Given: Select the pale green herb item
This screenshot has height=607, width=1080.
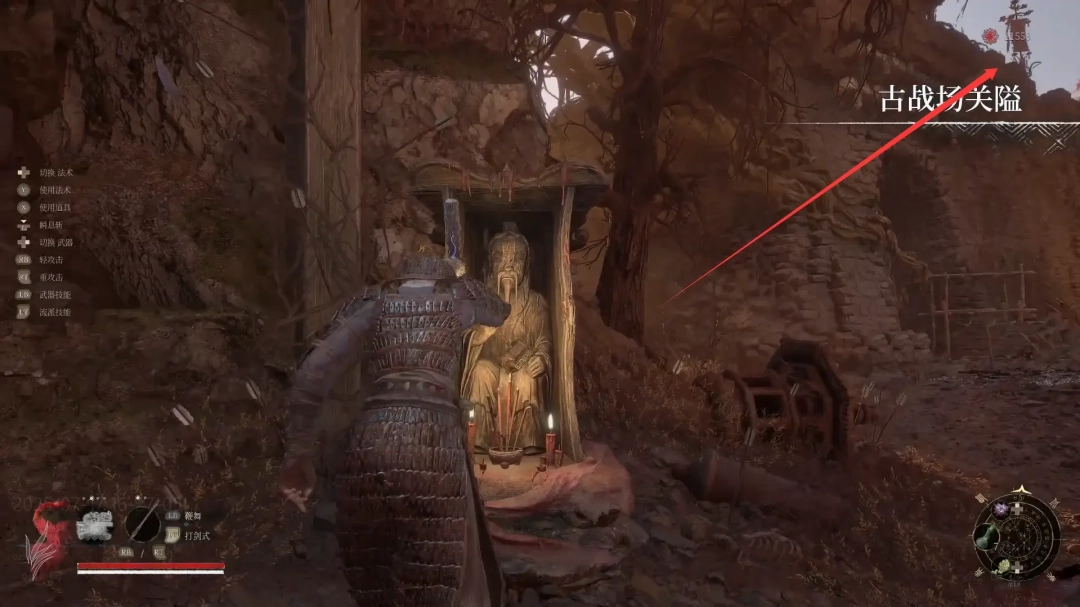Looking at the screenshot, I should coord(1002,567).
